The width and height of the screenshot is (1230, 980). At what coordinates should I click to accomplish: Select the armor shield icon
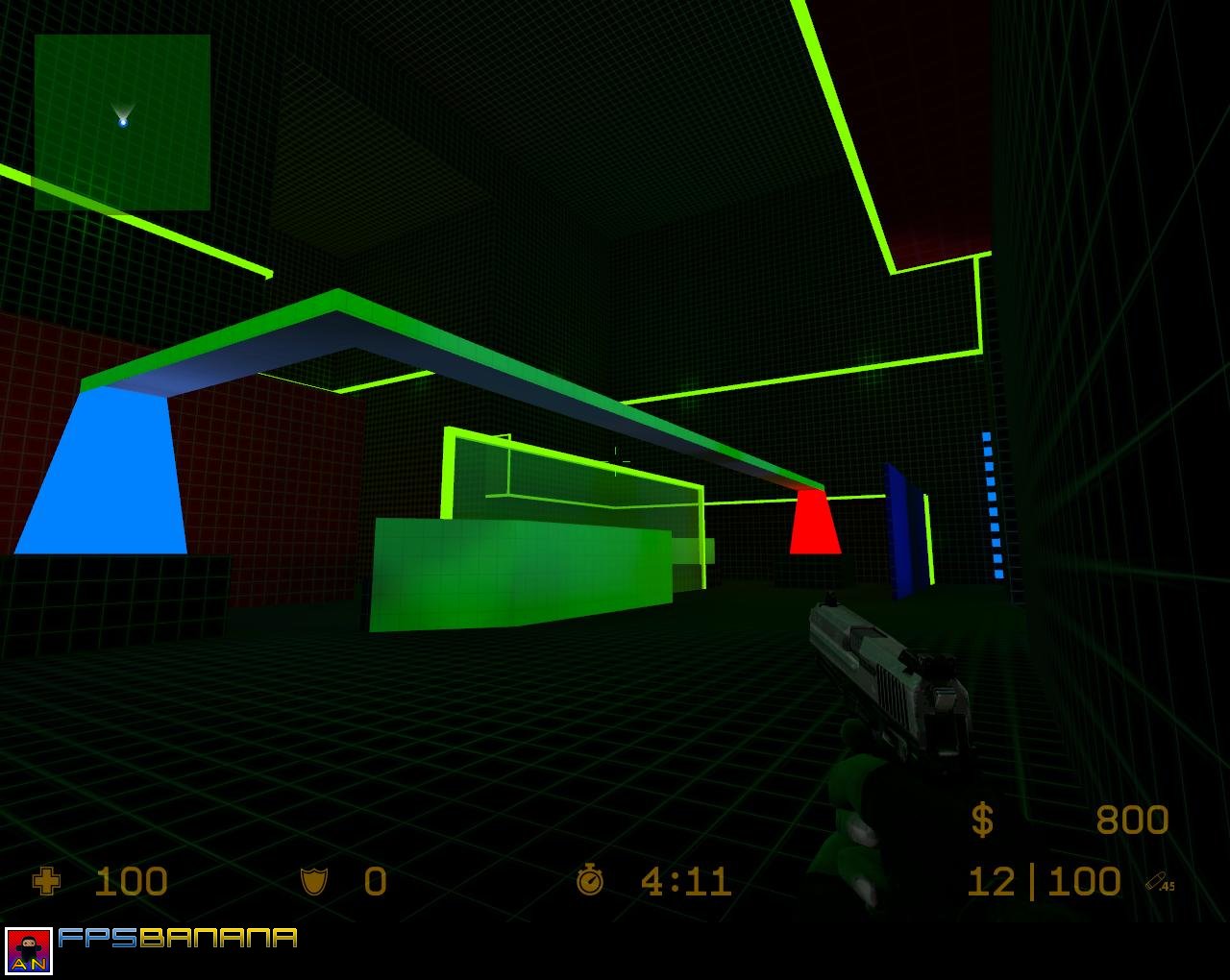pyautogui.click(x=314, y=880)
